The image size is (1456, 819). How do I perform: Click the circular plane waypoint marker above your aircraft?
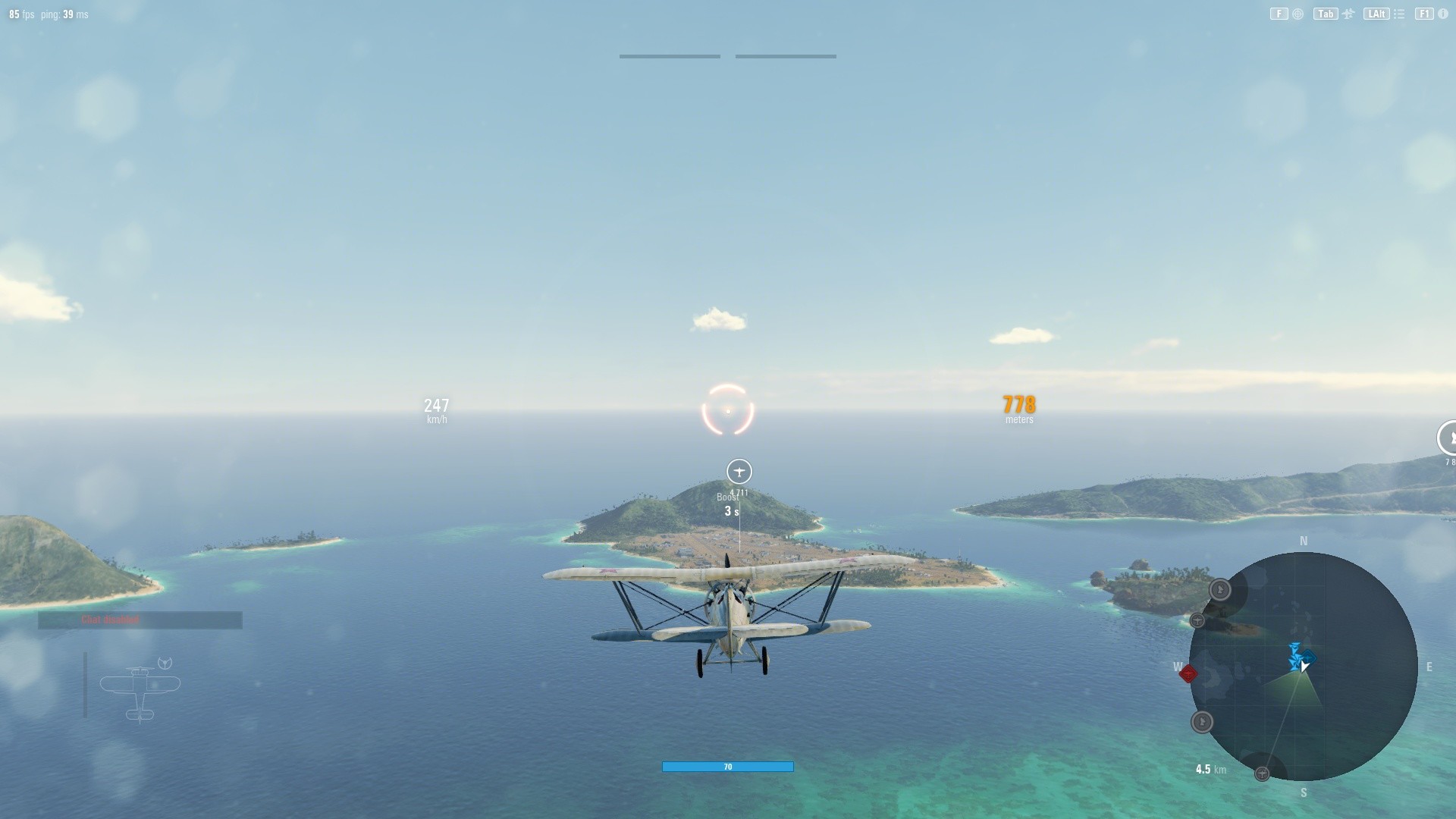[739, 472]
